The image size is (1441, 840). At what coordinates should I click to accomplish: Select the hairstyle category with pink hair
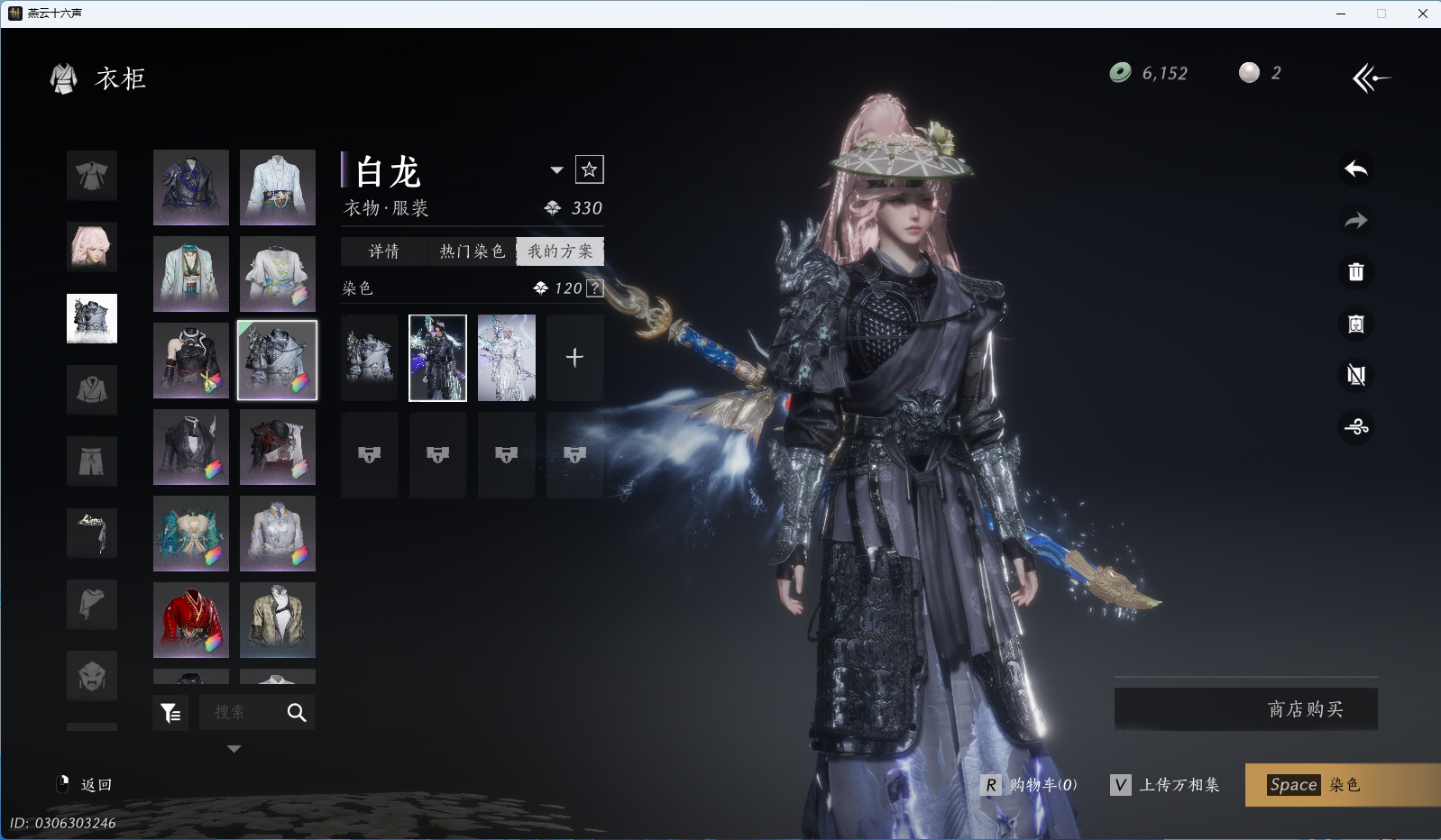coord(92,246)
